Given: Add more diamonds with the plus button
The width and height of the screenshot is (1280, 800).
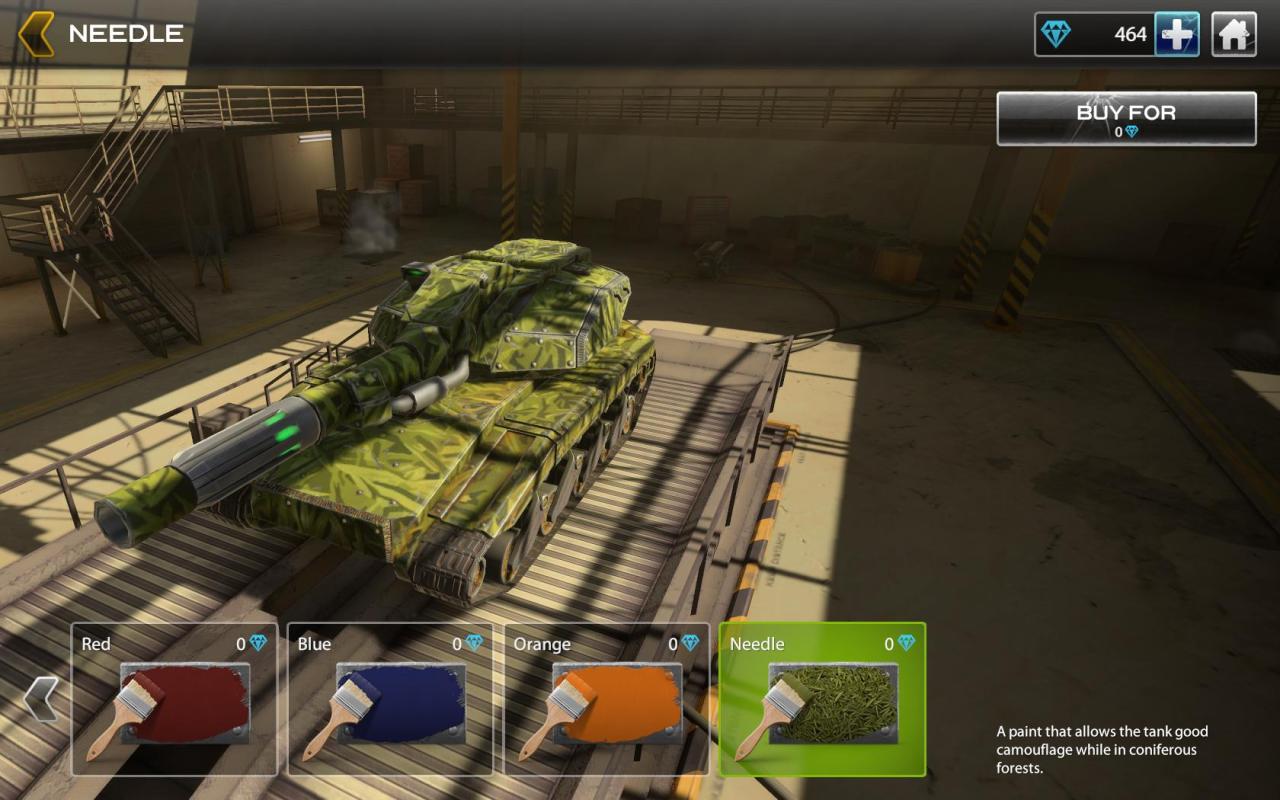Looking at the screenshot, I should pyautogui.click(x=1177, y=35).
